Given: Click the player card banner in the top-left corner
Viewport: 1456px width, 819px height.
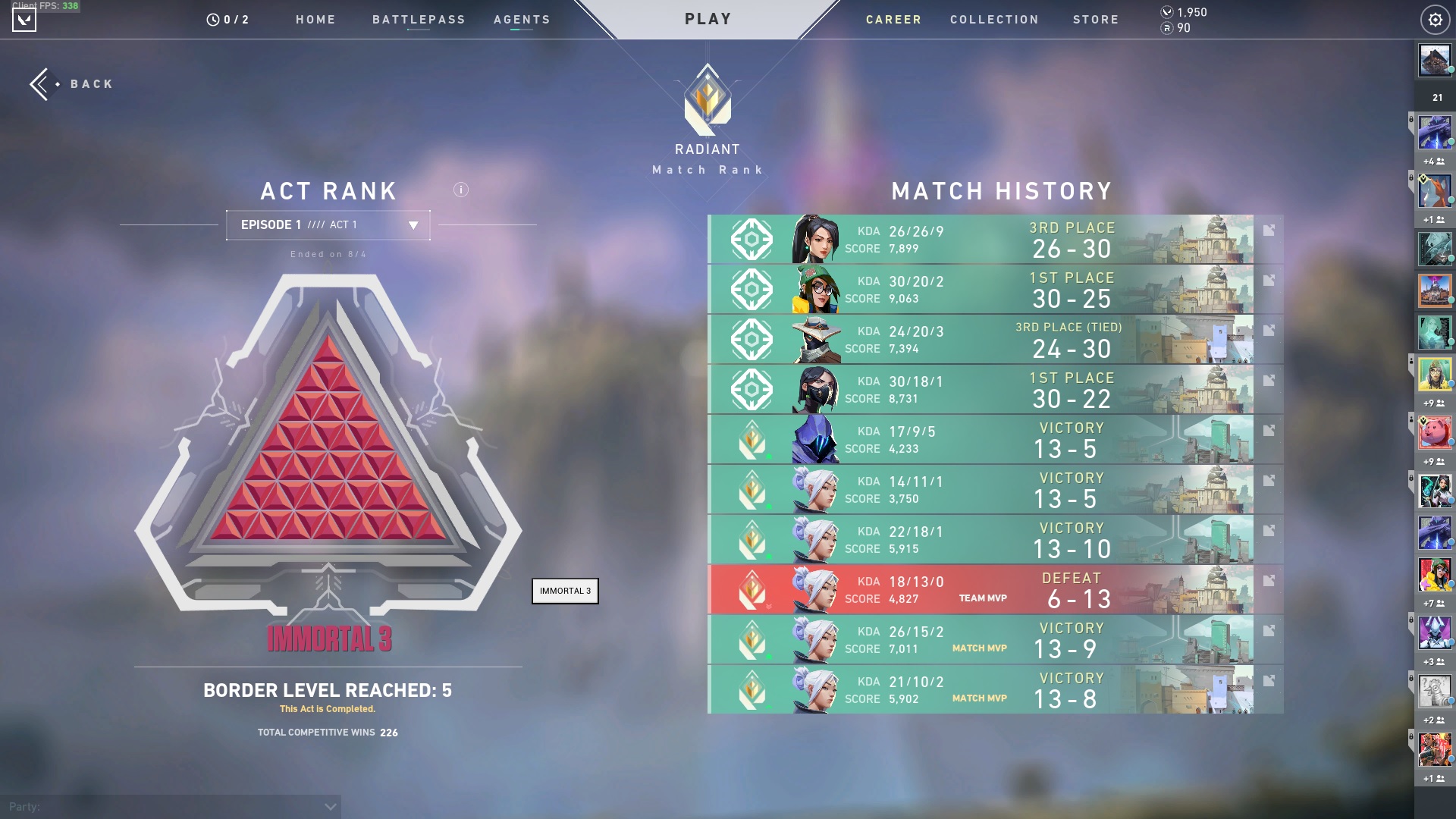Looking at the screenshot, I should coord(25,20).
